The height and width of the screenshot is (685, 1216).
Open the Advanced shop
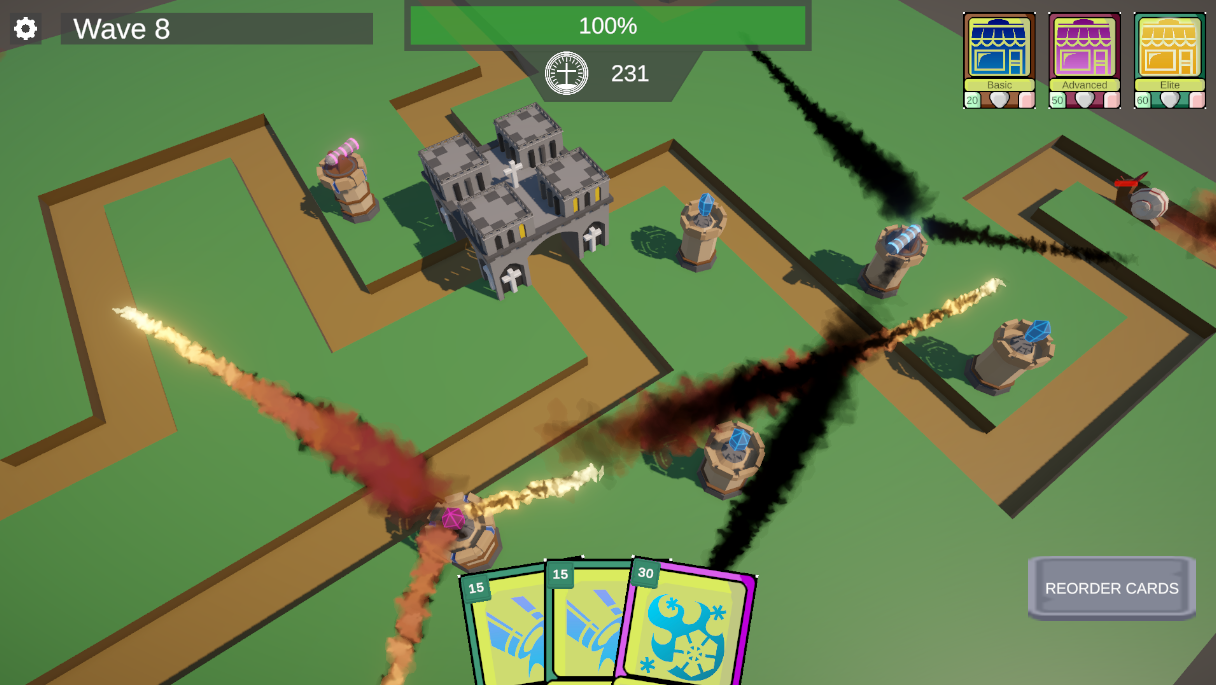click(x=1084, y=52)
